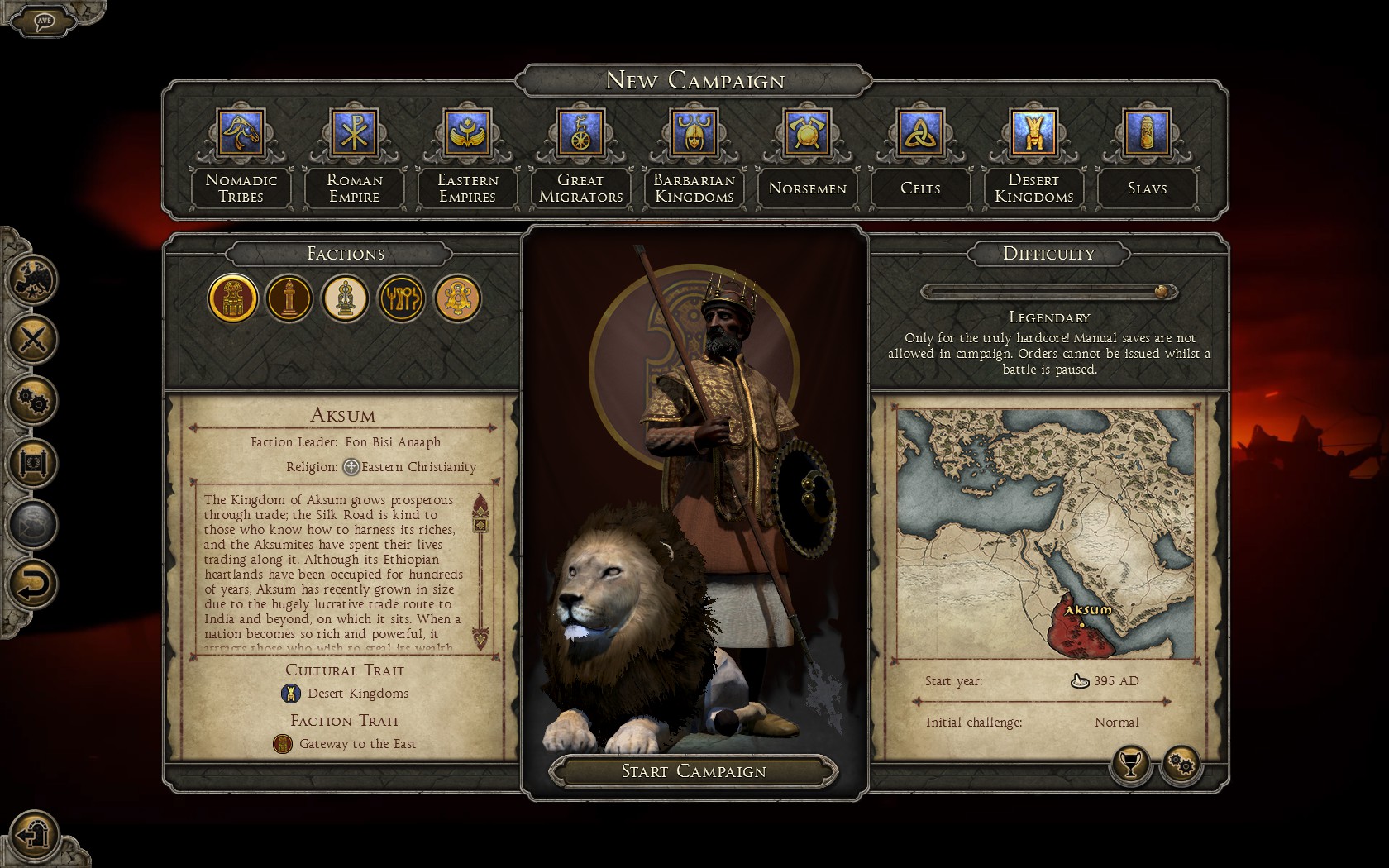Exit using the bottom-left door icon
Screen dimensions: 1389x868
click(35, 832)
